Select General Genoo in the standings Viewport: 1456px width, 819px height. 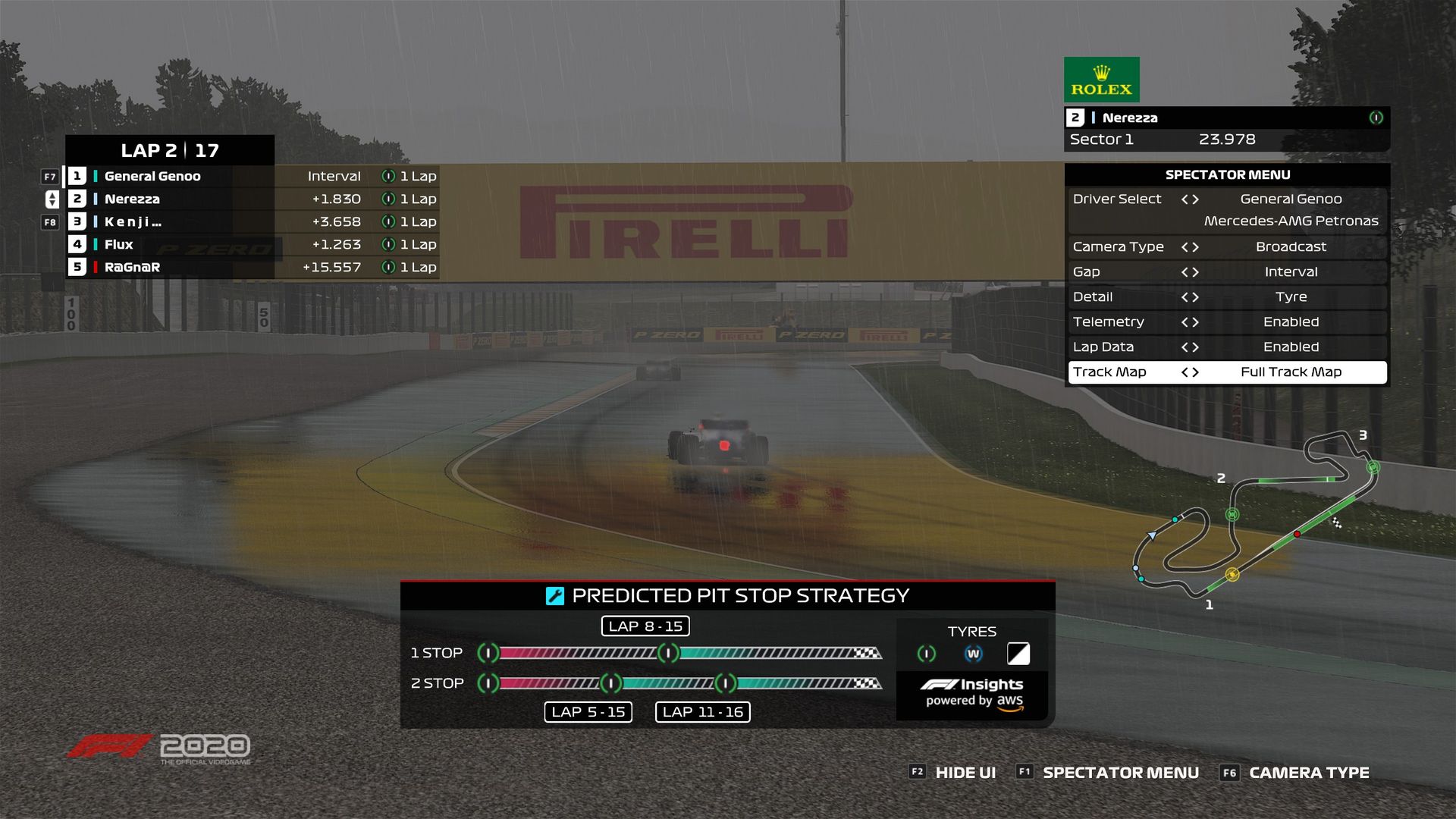(x=152, y=177)
